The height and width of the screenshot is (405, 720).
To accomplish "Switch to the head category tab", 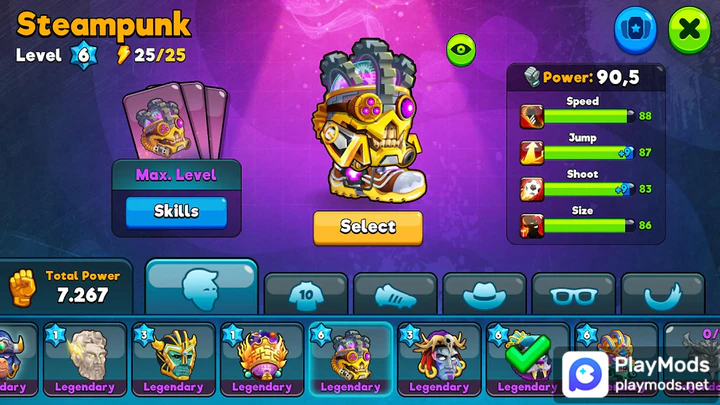I will 202,289.
